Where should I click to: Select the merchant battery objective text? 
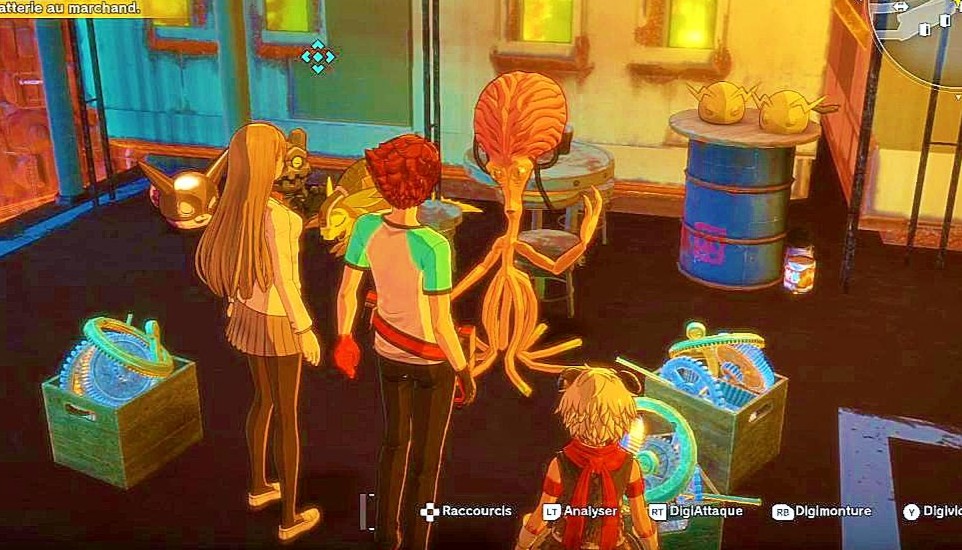(x=69, y=8)
